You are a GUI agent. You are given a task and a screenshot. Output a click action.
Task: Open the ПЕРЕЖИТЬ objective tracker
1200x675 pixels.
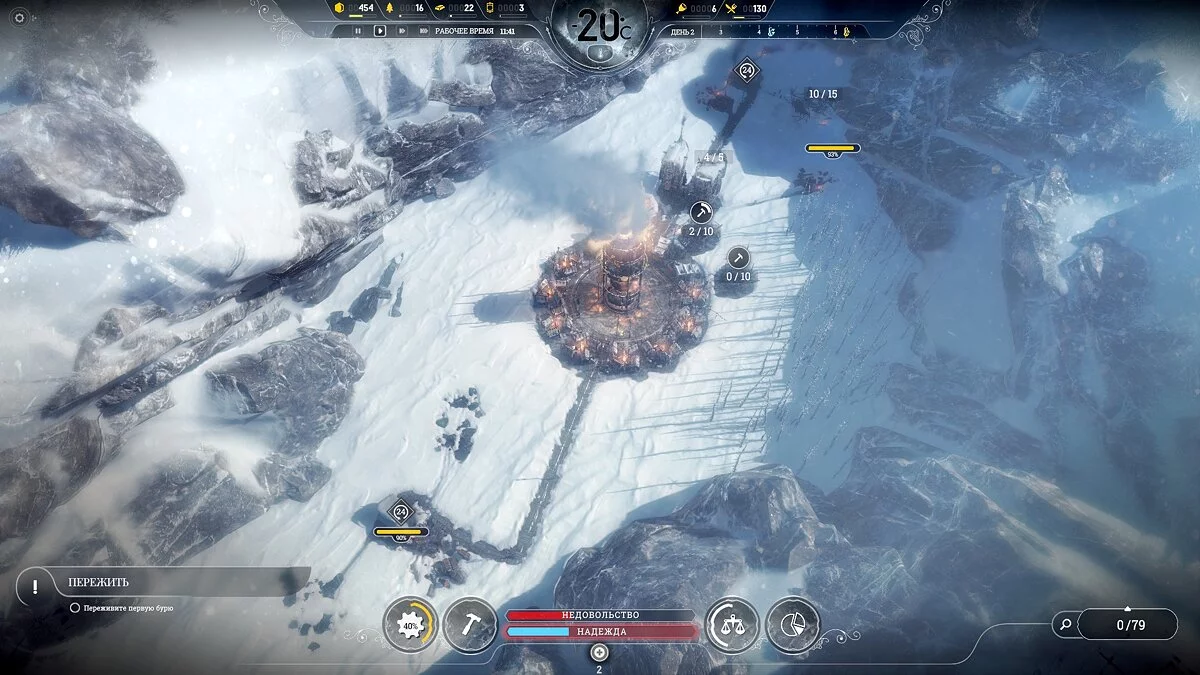160,582
